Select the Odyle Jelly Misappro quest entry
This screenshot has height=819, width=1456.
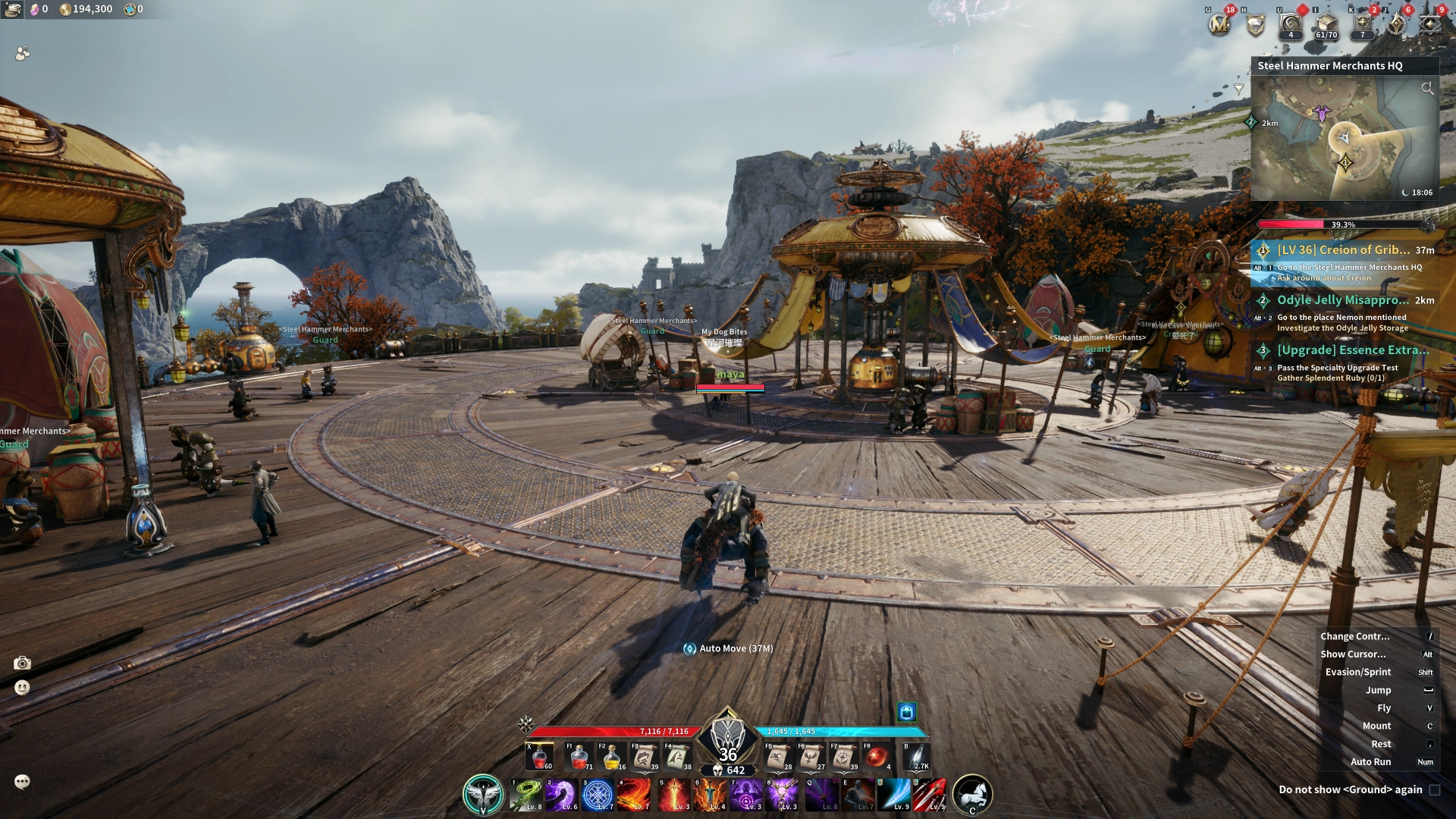1343,300
